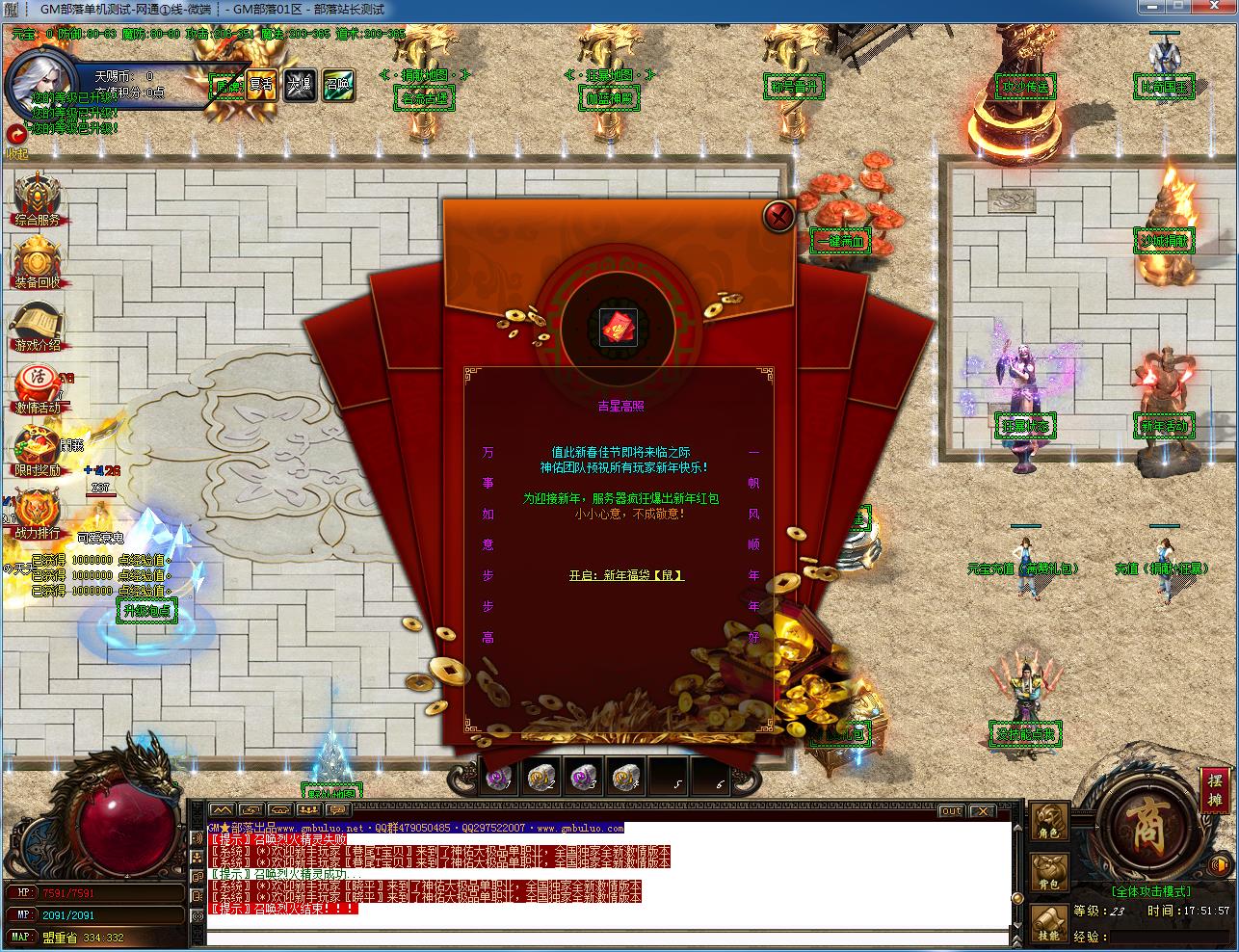Open the 装备回收 equipment recycle icon
Screen dimensions: 1239x952
point(37,260)
